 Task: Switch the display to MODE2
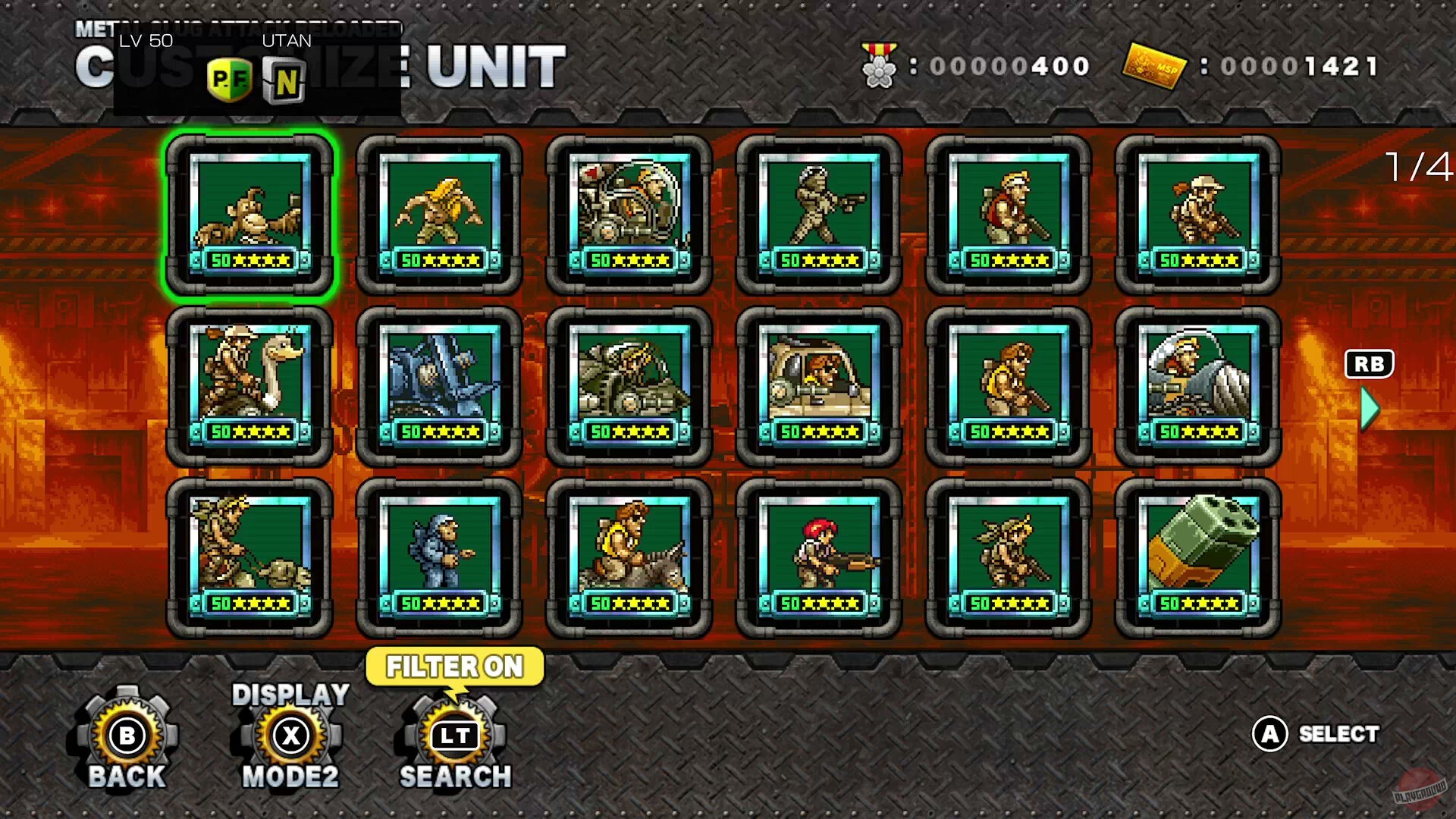290,733
